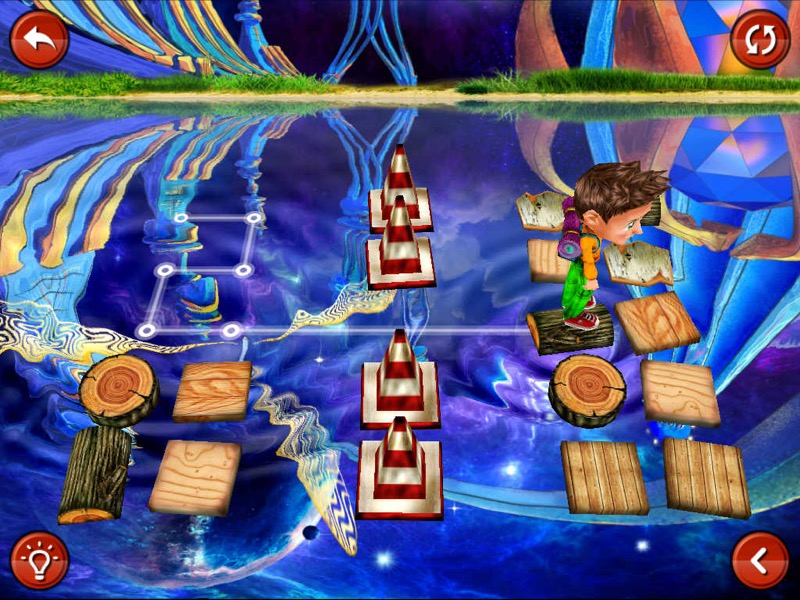800x600 pixels.
Task: Restart the puzzle with the circular arrows button
Action: point(760,40)
